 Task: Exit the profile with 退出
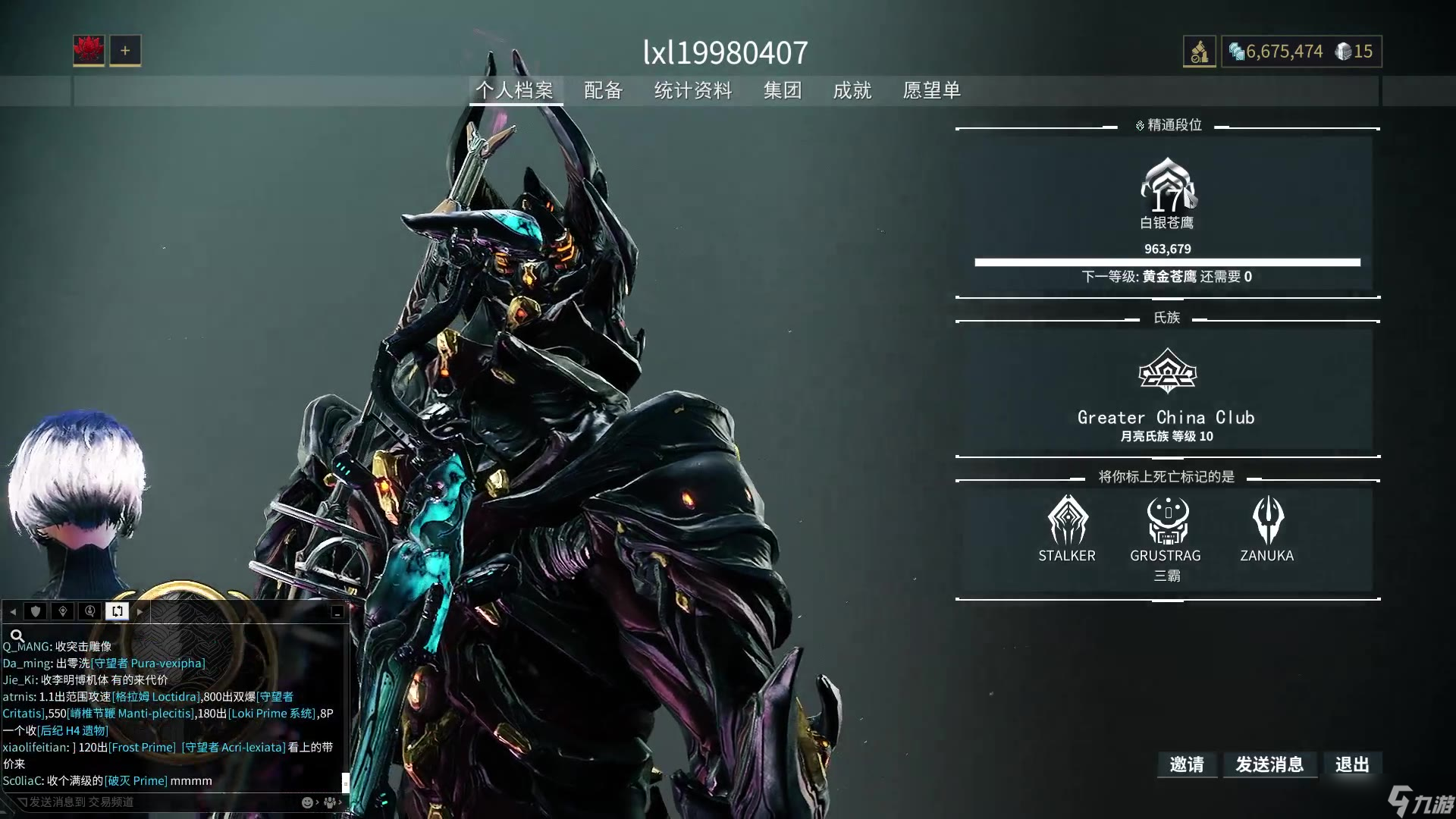(x=1352, y=764)
